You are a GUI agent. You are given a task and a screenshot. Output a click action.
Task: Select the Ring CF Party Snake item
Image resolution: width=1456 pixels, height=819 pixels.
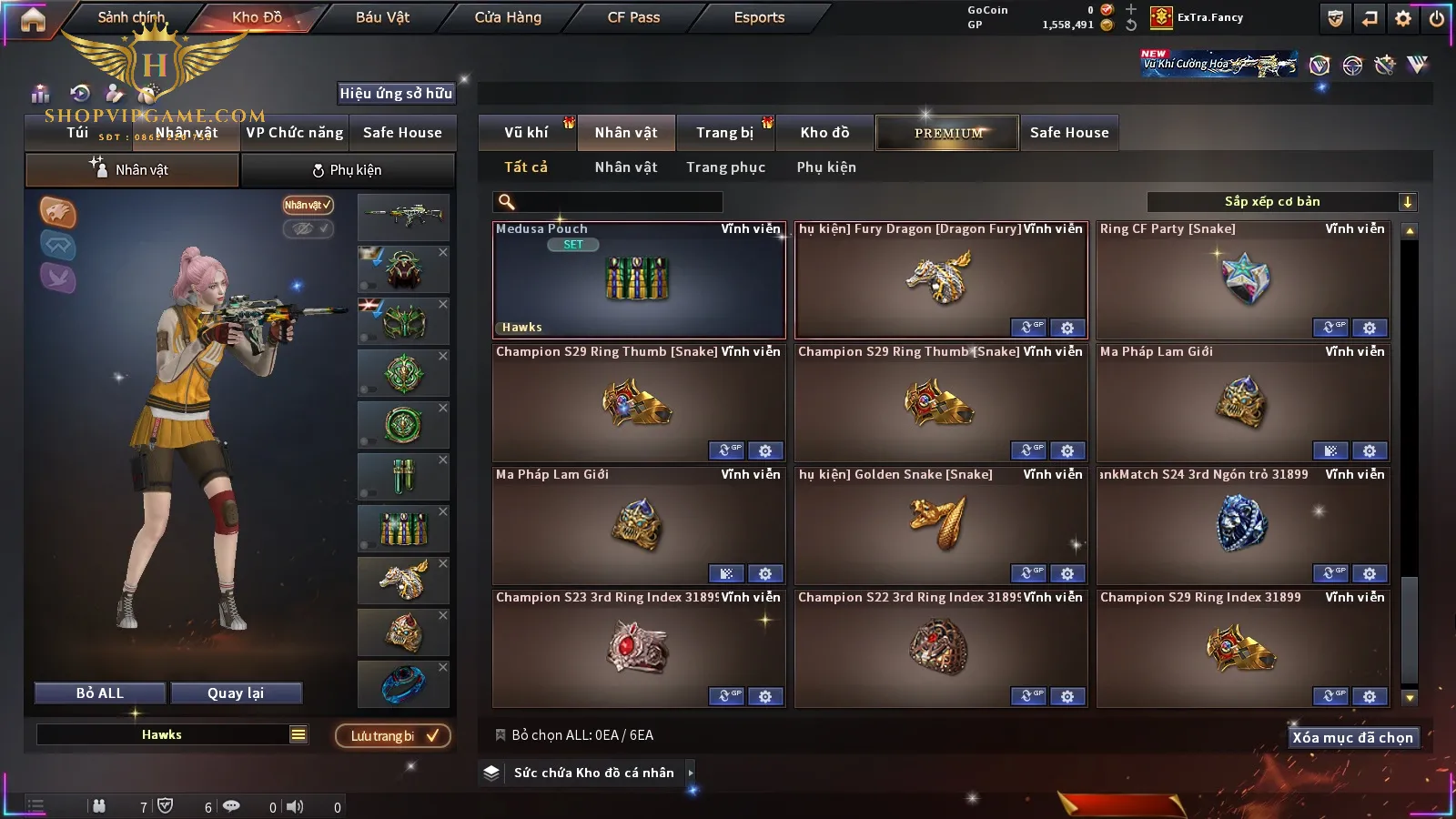tap(1243, 280)
